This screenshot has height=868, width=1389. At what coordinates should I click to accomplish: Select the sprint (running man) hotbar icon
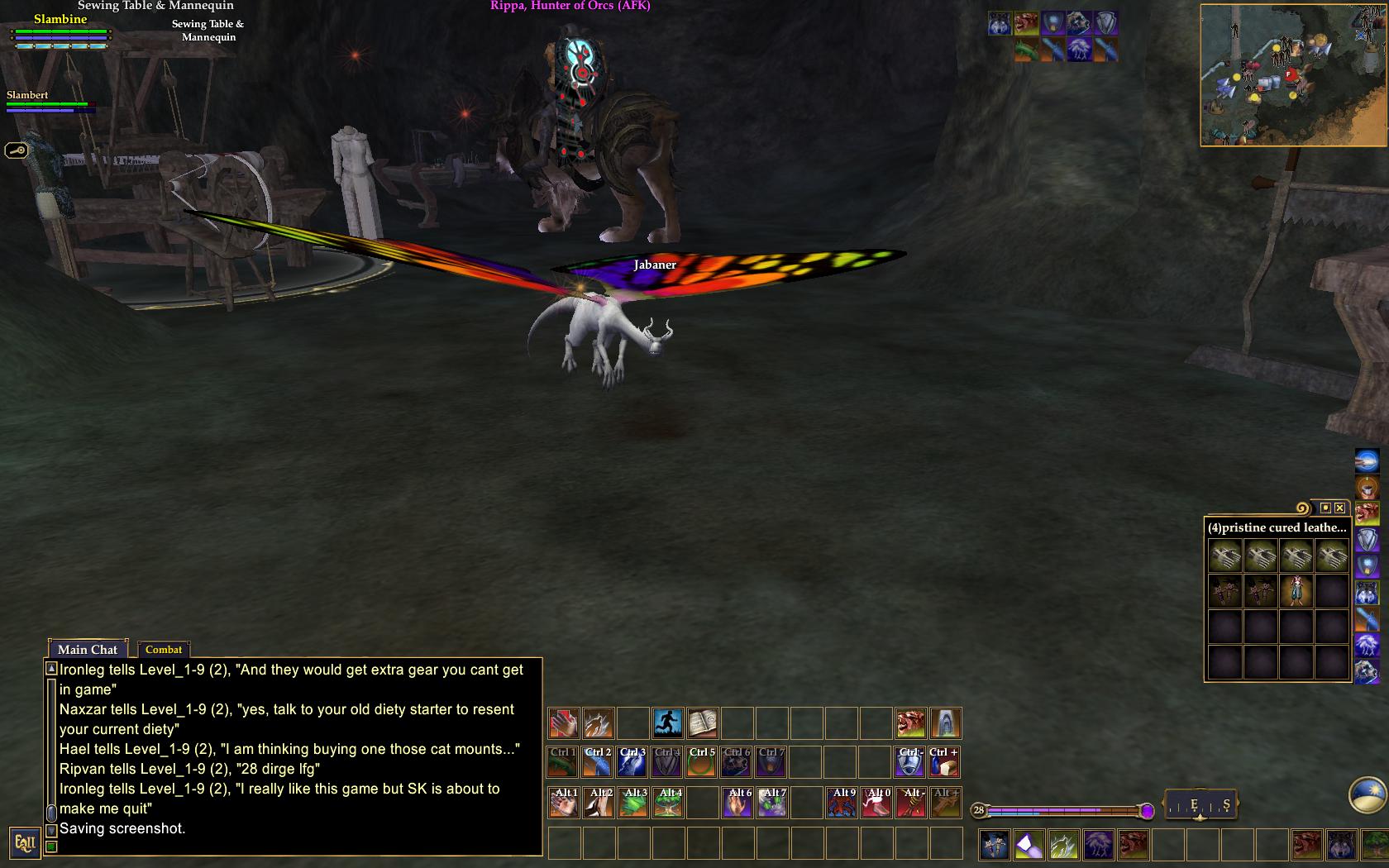[669, 723]
